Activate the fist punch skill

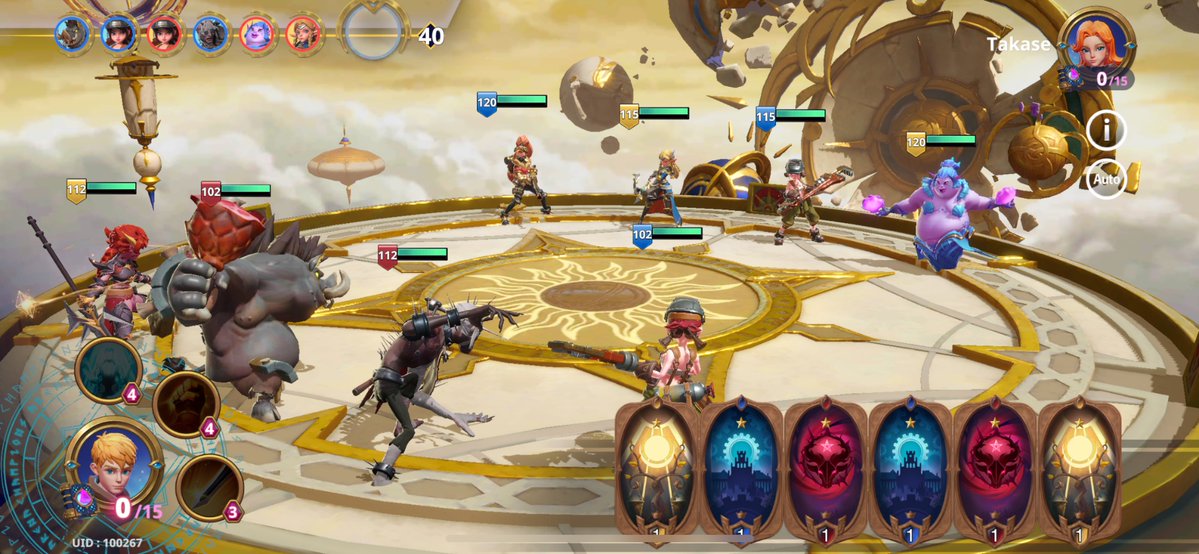coord(186,405)
